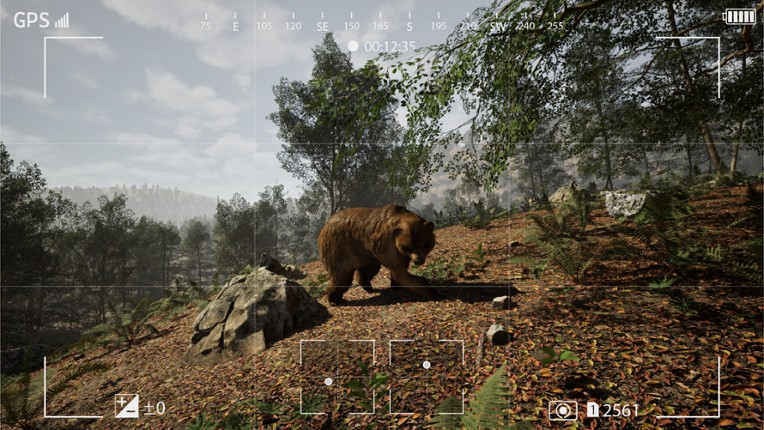Click the camera photo mode icon

[562, 410]
